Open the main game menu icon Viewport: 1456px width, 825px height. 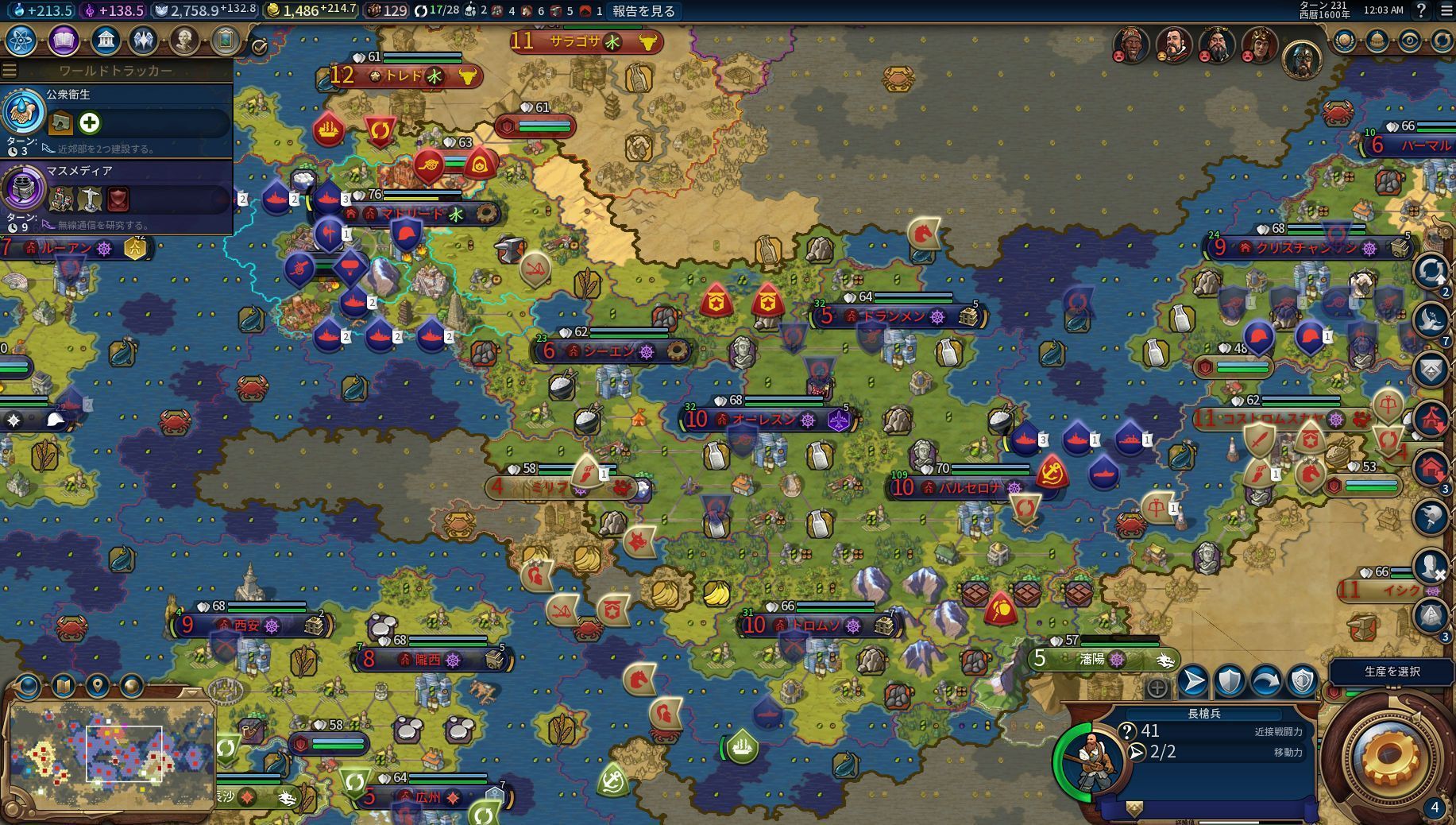click(1445, 11)
